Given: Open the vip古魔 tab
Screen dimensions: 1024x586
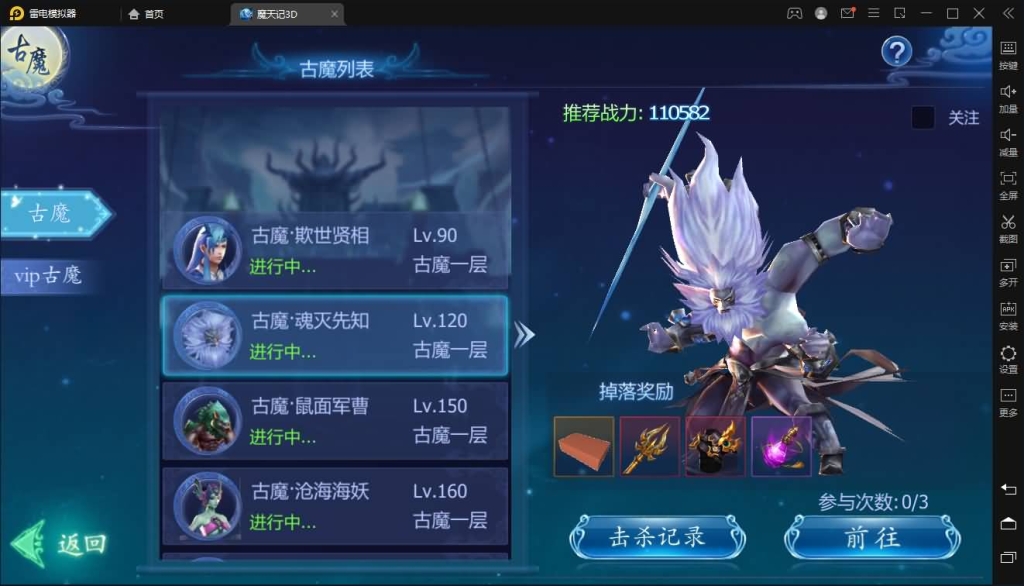Looking at the screenshot, I should (49, 275).
